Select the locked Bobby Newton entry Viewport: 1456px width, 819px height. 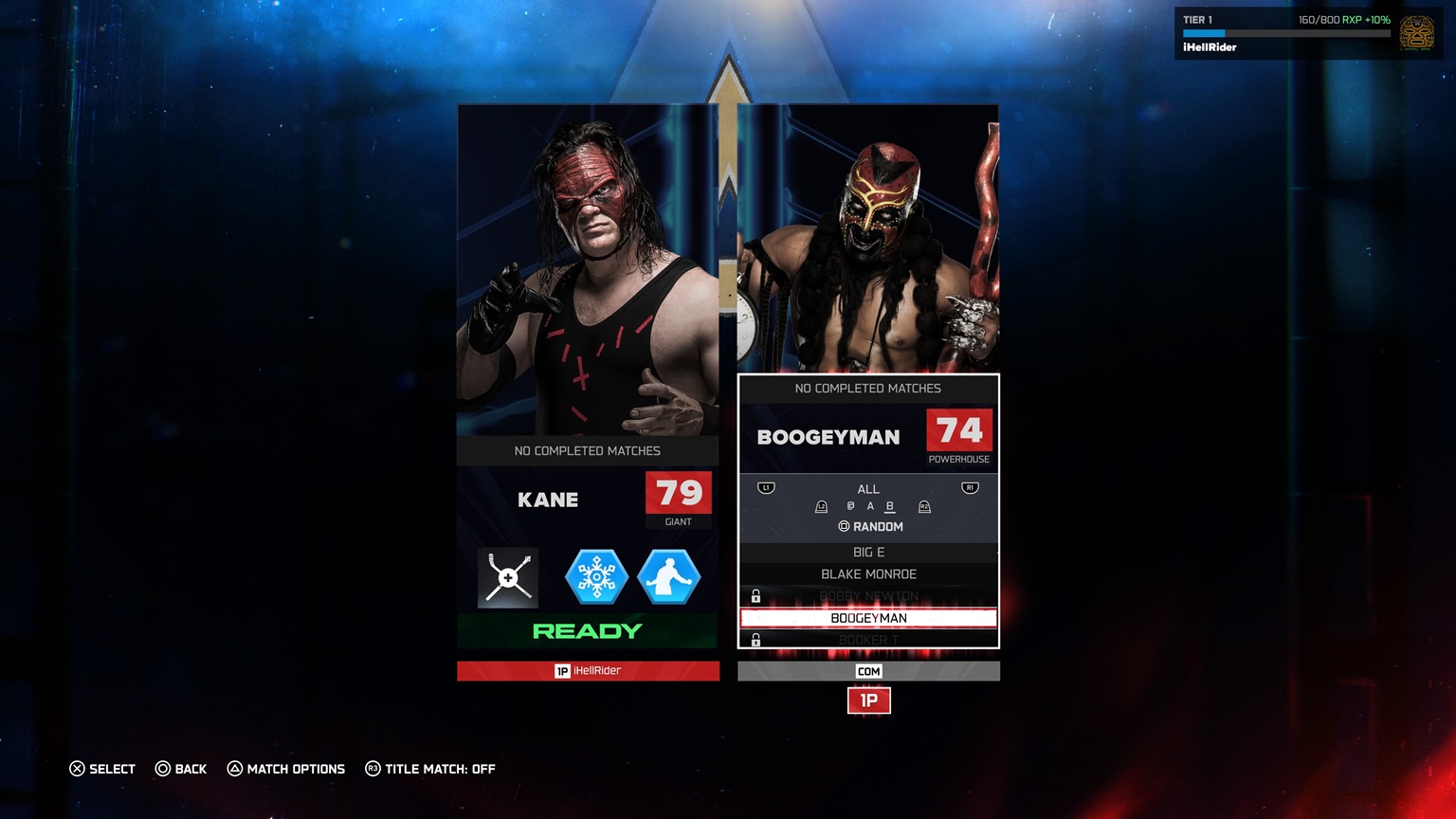[x=868, y=596]
